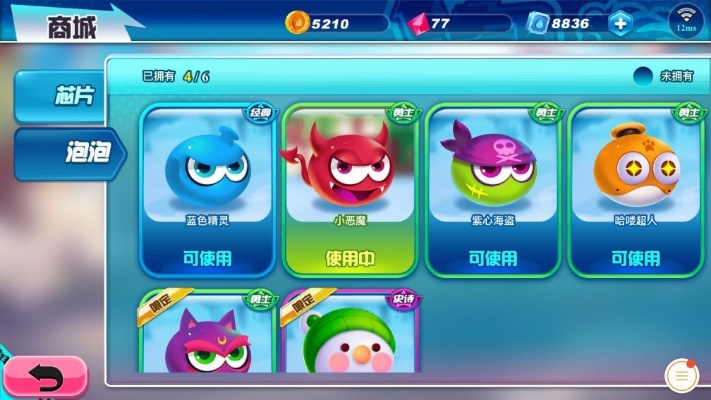Click the plus button to add blue gems
Screen dimensions: 711x400
(621, 23)
